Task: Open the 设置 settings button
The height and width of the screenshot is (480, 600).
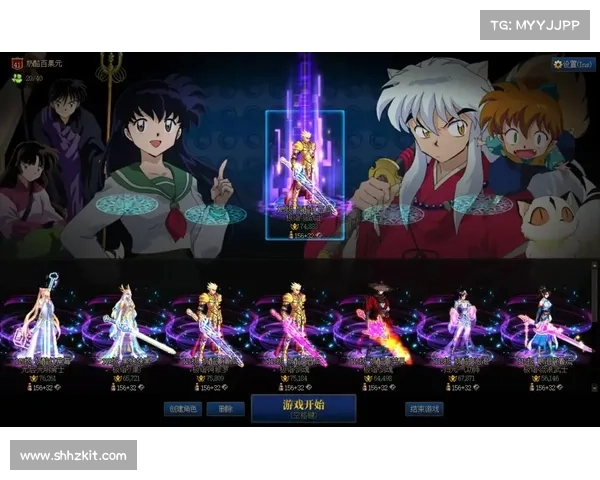Action: coord(574,63)
